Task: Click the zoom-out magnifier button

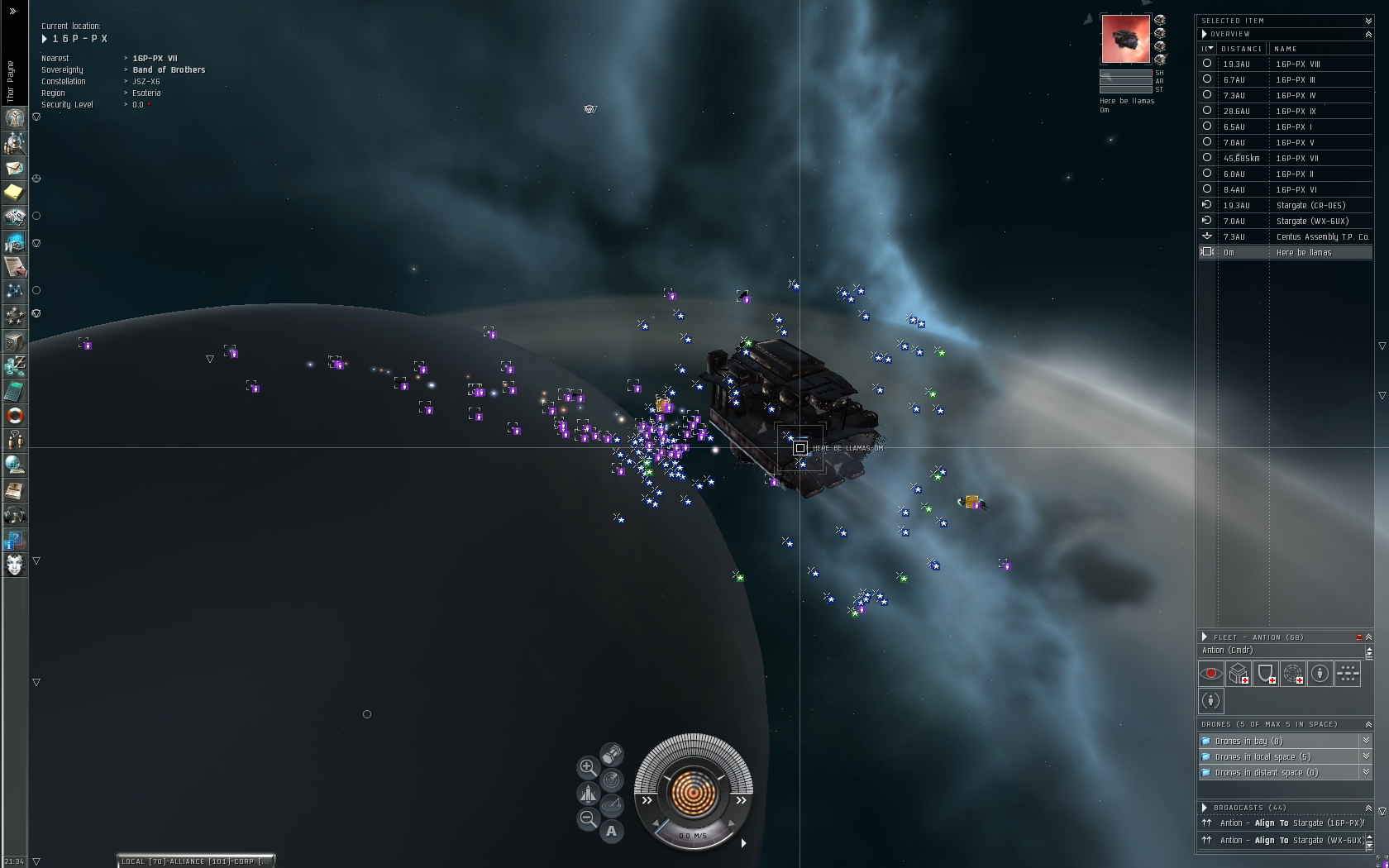Action: [x=587, y=818]
